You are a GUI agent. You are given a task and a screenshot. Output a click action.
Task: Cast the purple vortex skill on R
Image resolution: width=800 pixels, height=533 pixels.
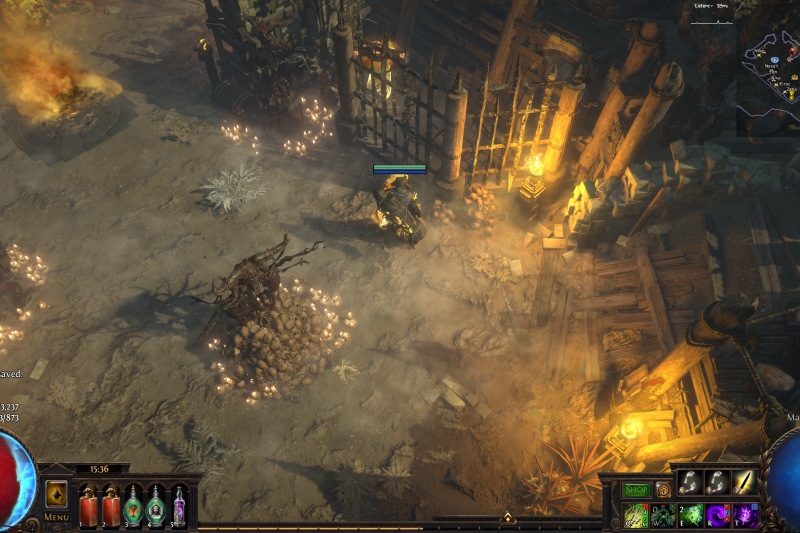[717, 516]
